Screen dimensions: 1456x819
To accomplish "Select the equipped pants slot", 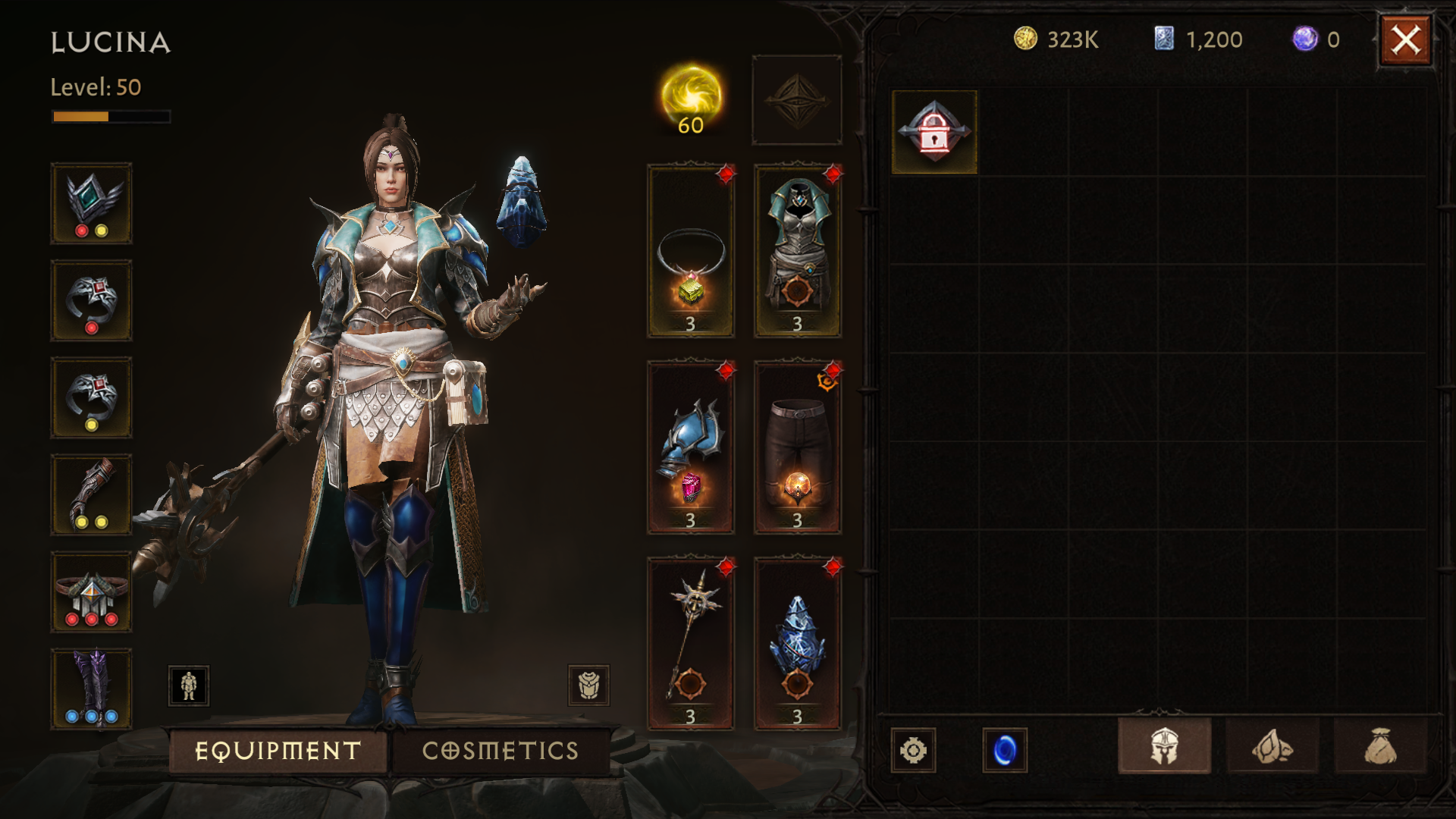I will point(797,447).
